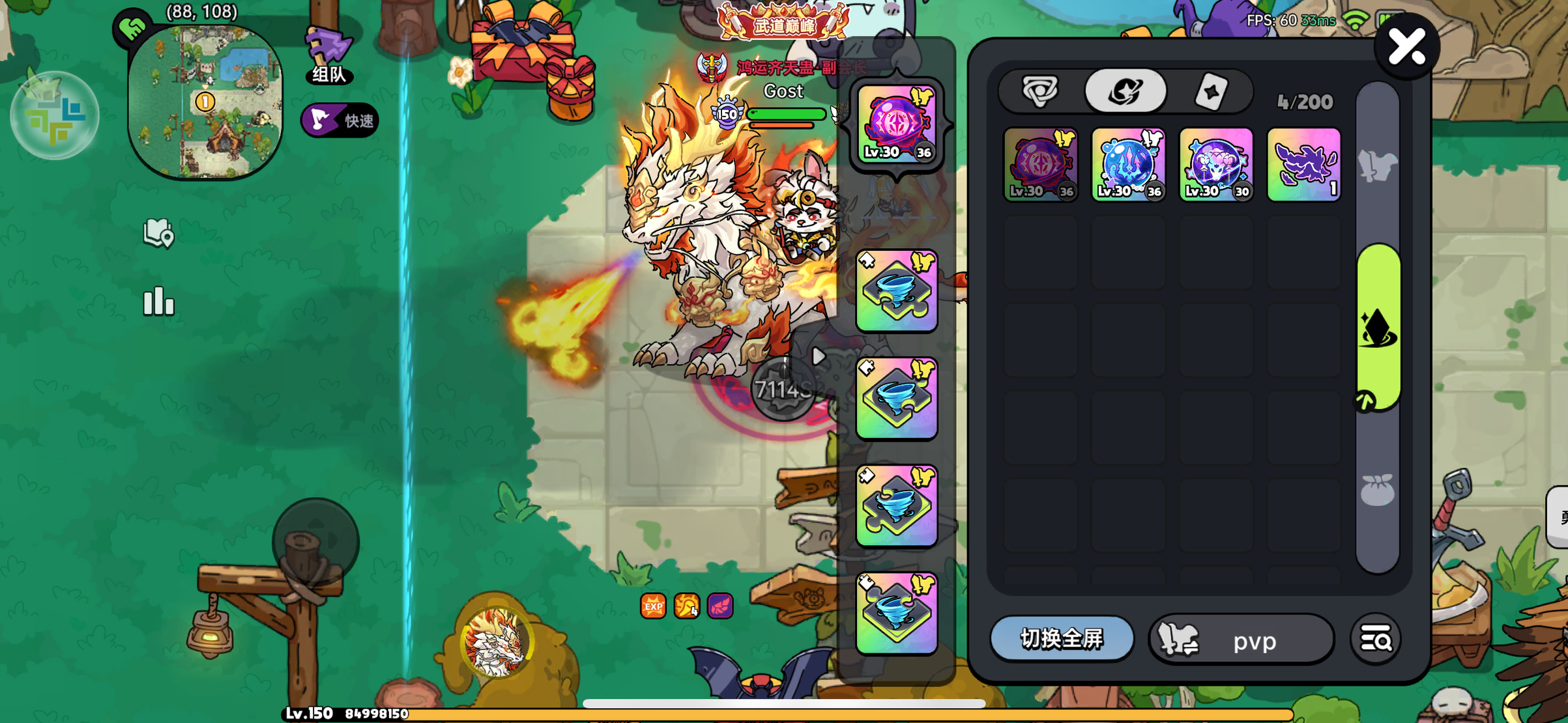Open the pouch bag side tab
Image resolution: width=1568 pixels, height=723 pixels.
(1378, 490)
